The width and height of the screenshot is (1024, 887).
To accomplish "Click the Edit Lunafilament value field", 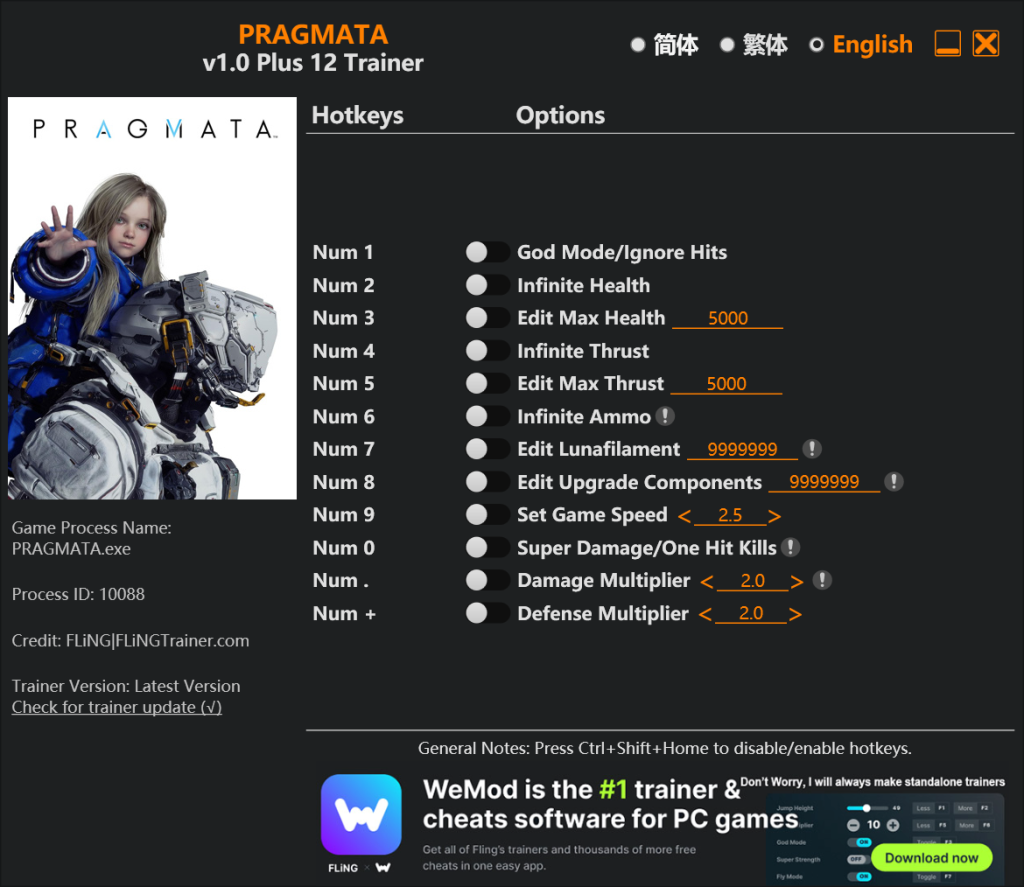I will 742,450.
